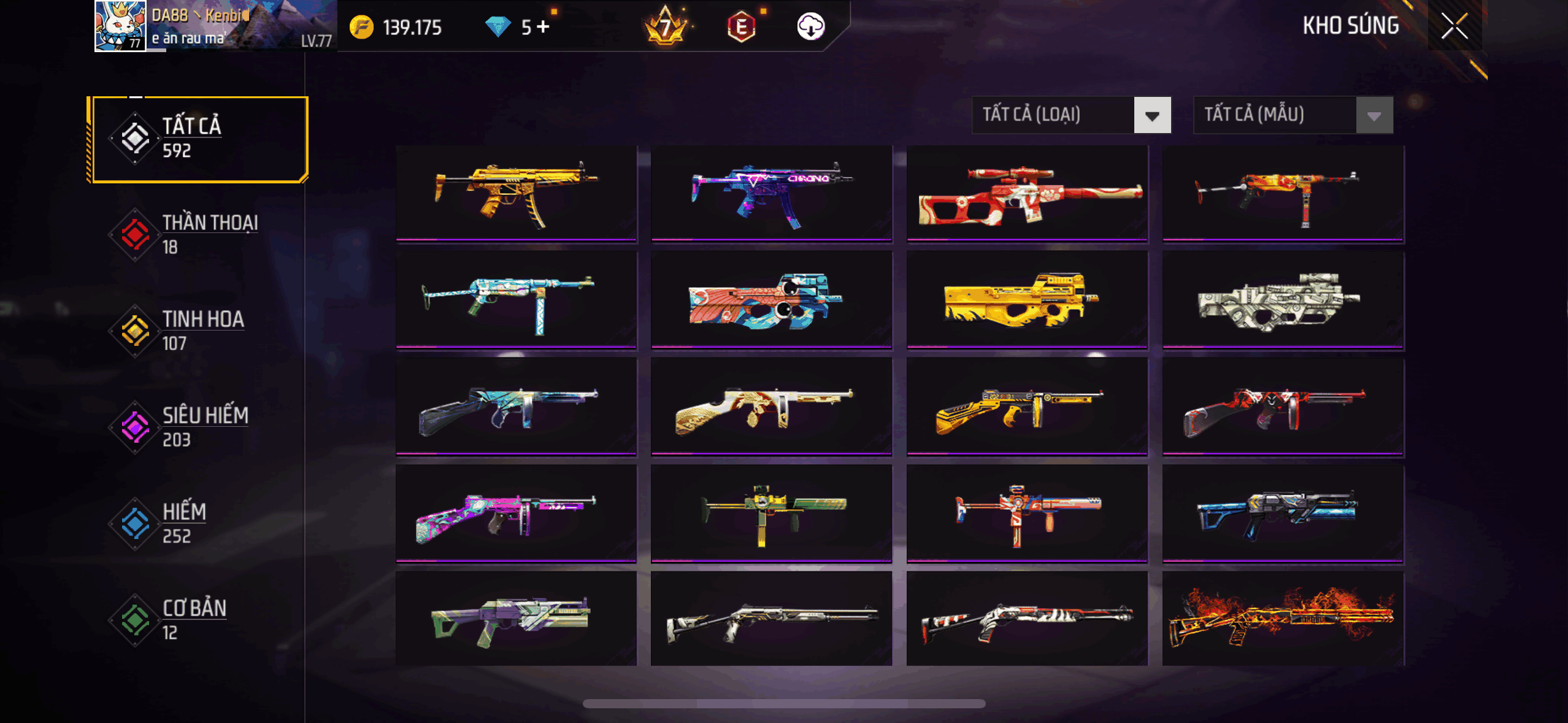Click the gold crown rank icon

point(666,26)
